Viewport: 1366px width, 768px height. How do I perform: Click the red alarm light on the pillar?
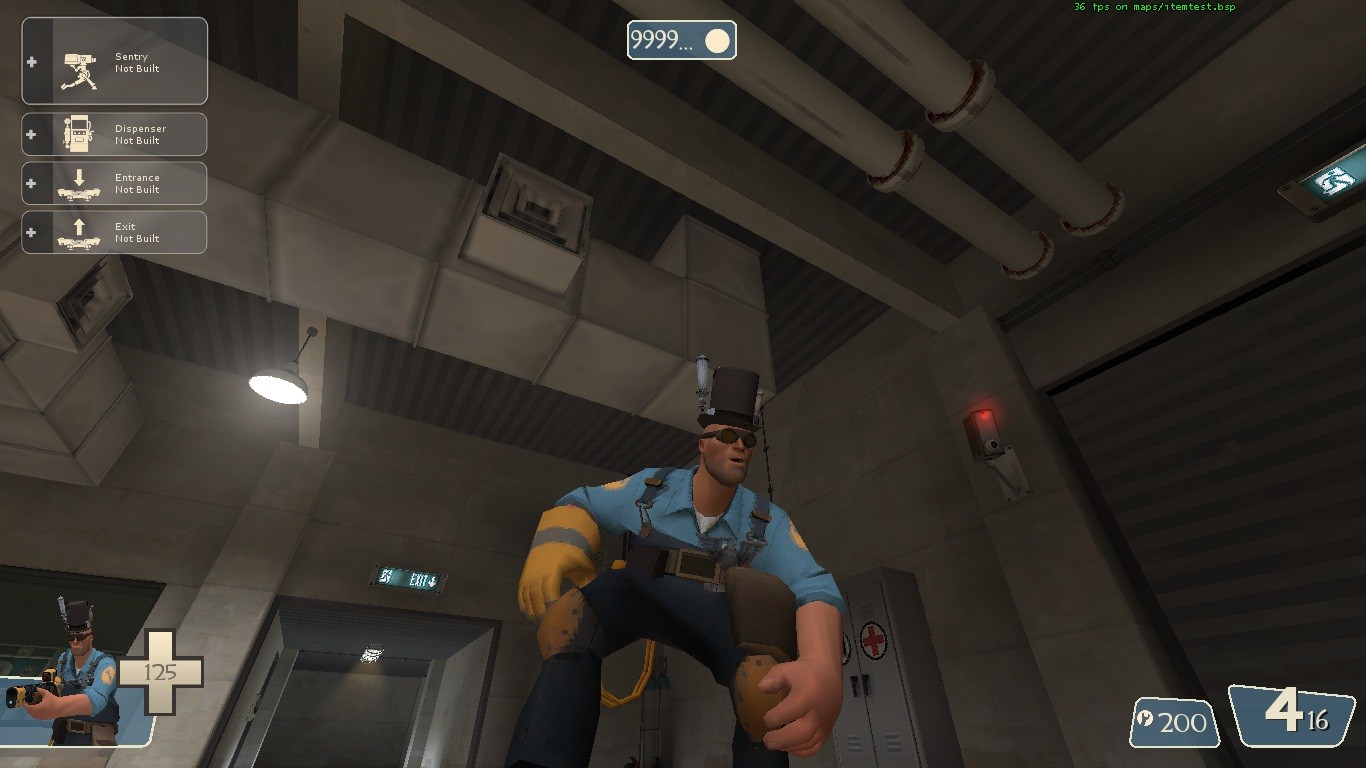(x=986, y=417)
